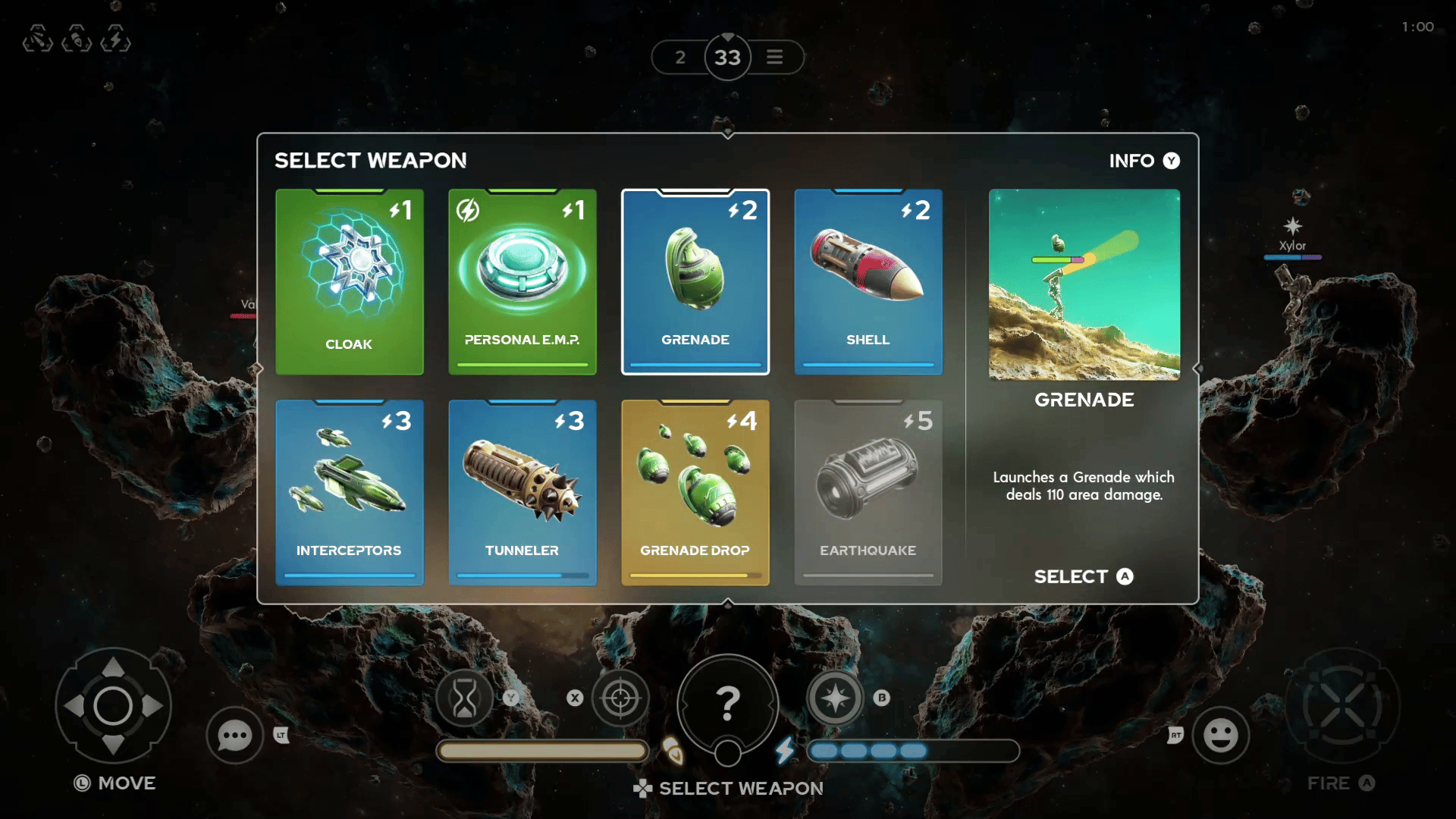Activate the crosshair aim icon
The image size is (1456, 819).
pyautogui.click(x=620, y=698)
